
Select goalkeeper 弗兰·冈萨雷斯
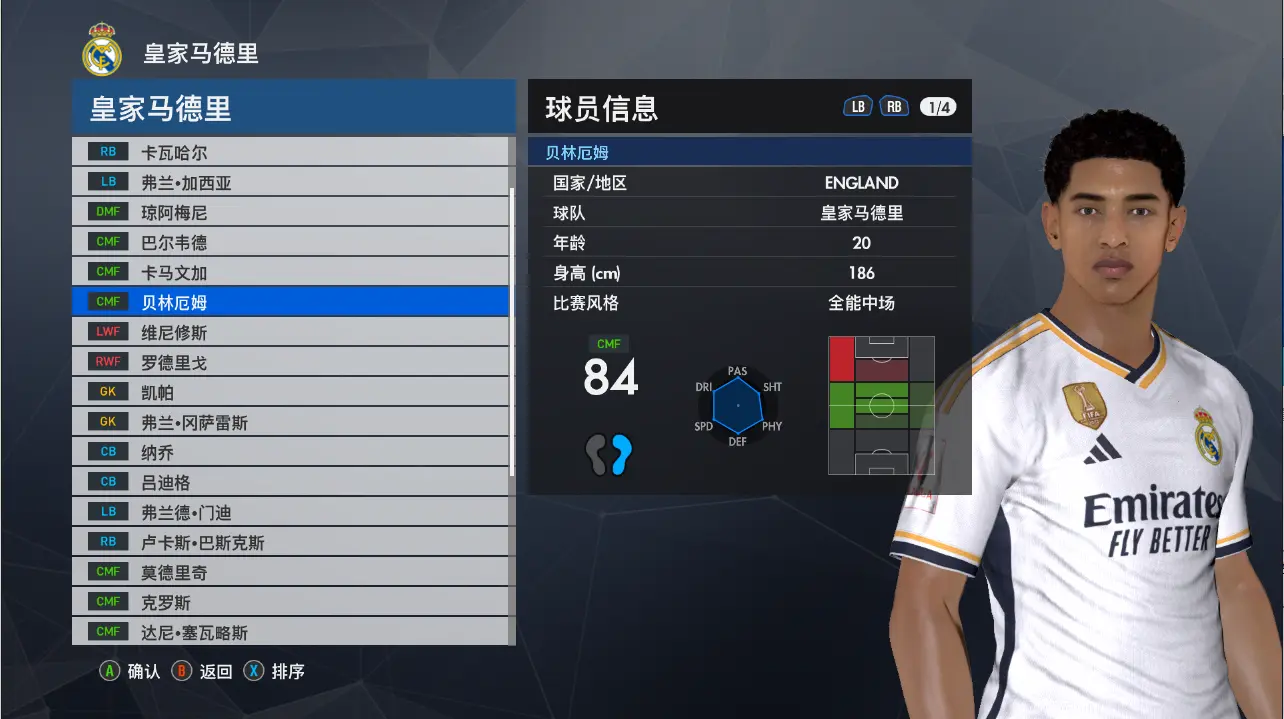[x=290, y=422]
